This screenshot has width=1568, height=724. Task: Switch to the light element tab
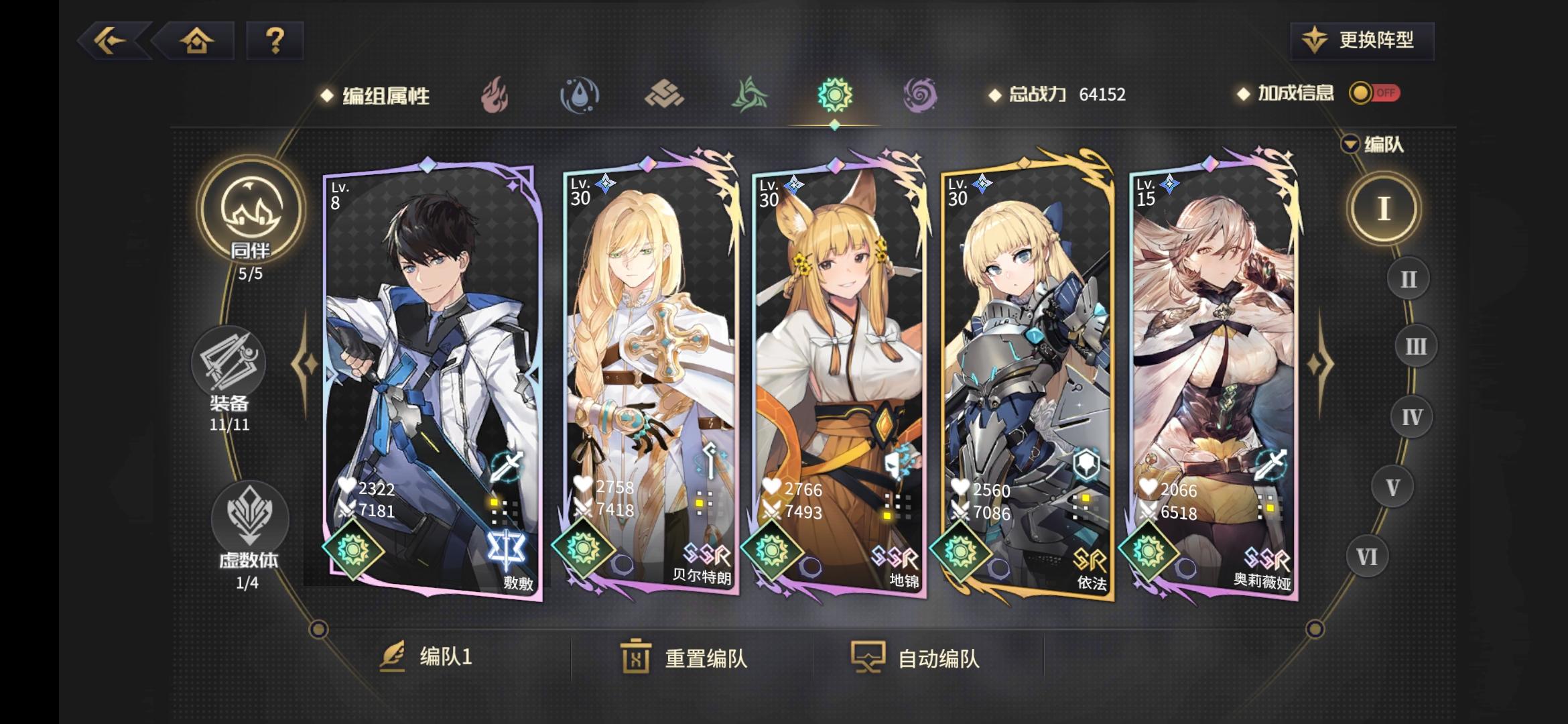[x=834, y=95]
